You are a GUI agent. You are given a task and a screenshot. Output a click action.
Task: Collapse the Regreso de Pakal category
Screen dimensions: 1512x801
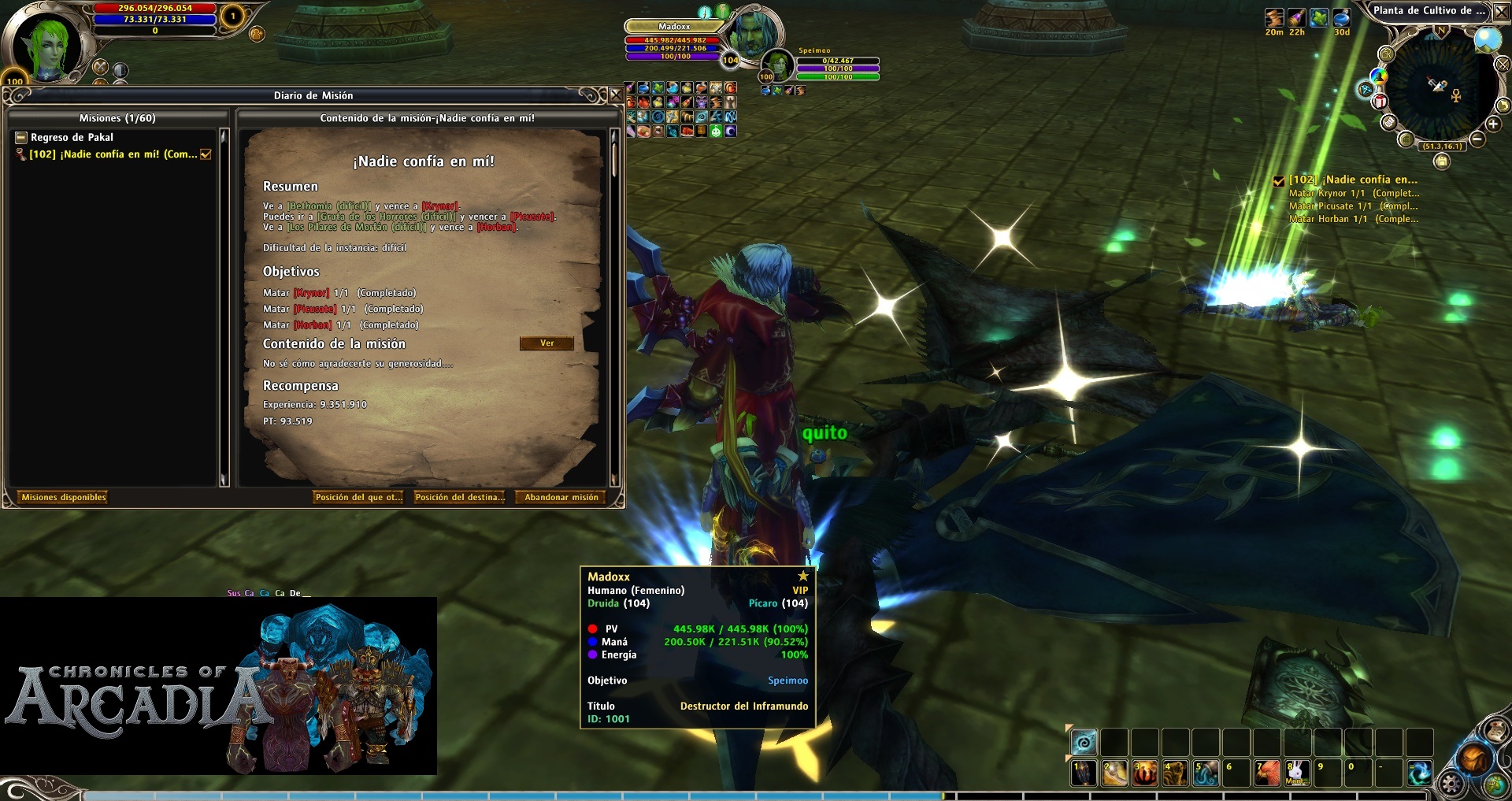[22, 138]
